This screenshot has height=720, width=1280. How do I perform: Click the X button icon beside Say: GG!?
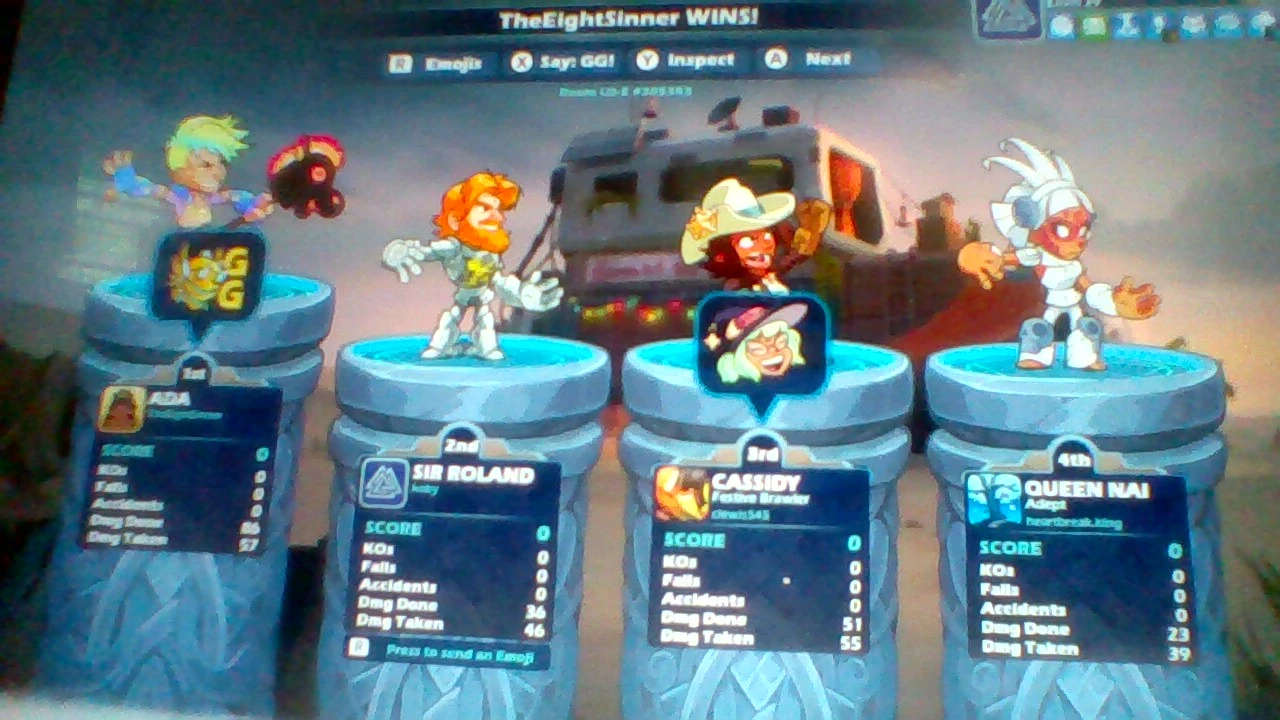[x=520, y=60]
